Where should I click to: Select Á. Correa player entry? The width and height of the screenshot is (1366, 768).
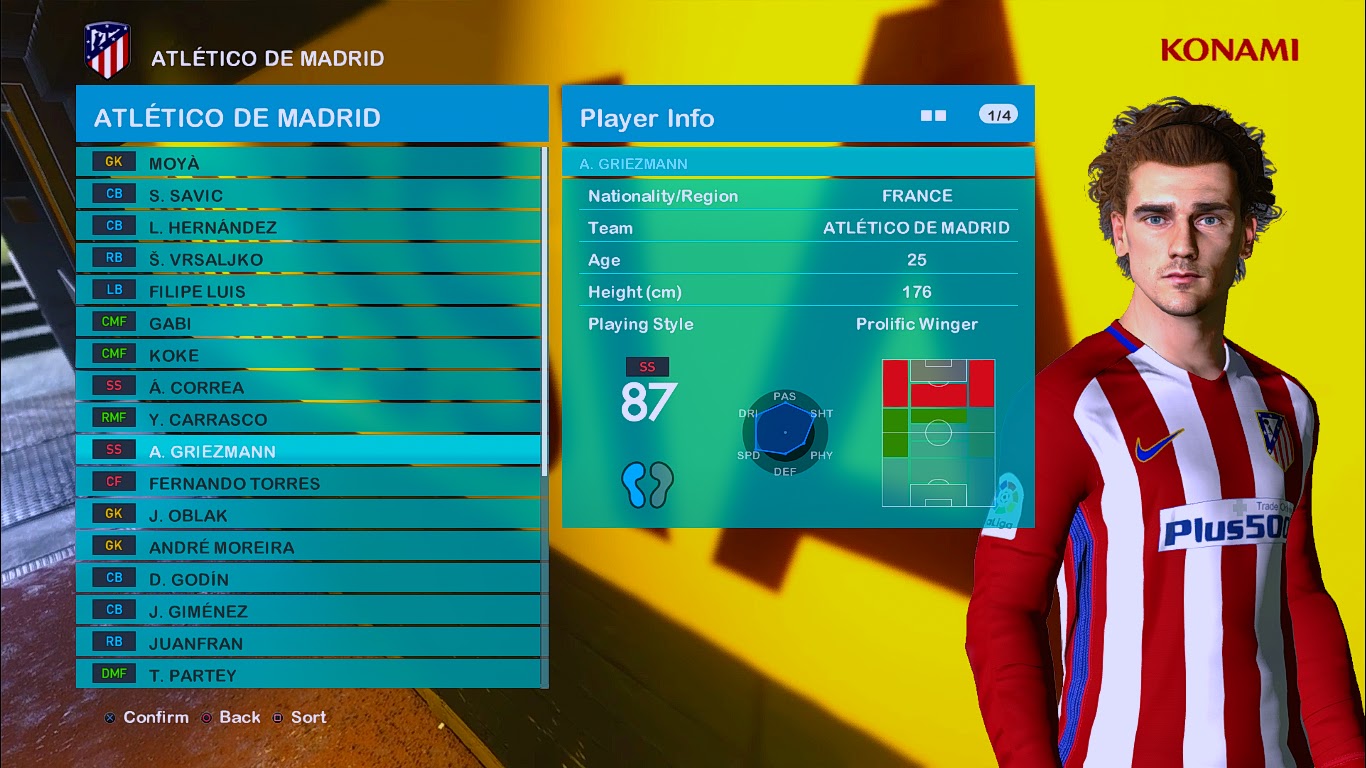pyautogui.click(x=308, y=387)
